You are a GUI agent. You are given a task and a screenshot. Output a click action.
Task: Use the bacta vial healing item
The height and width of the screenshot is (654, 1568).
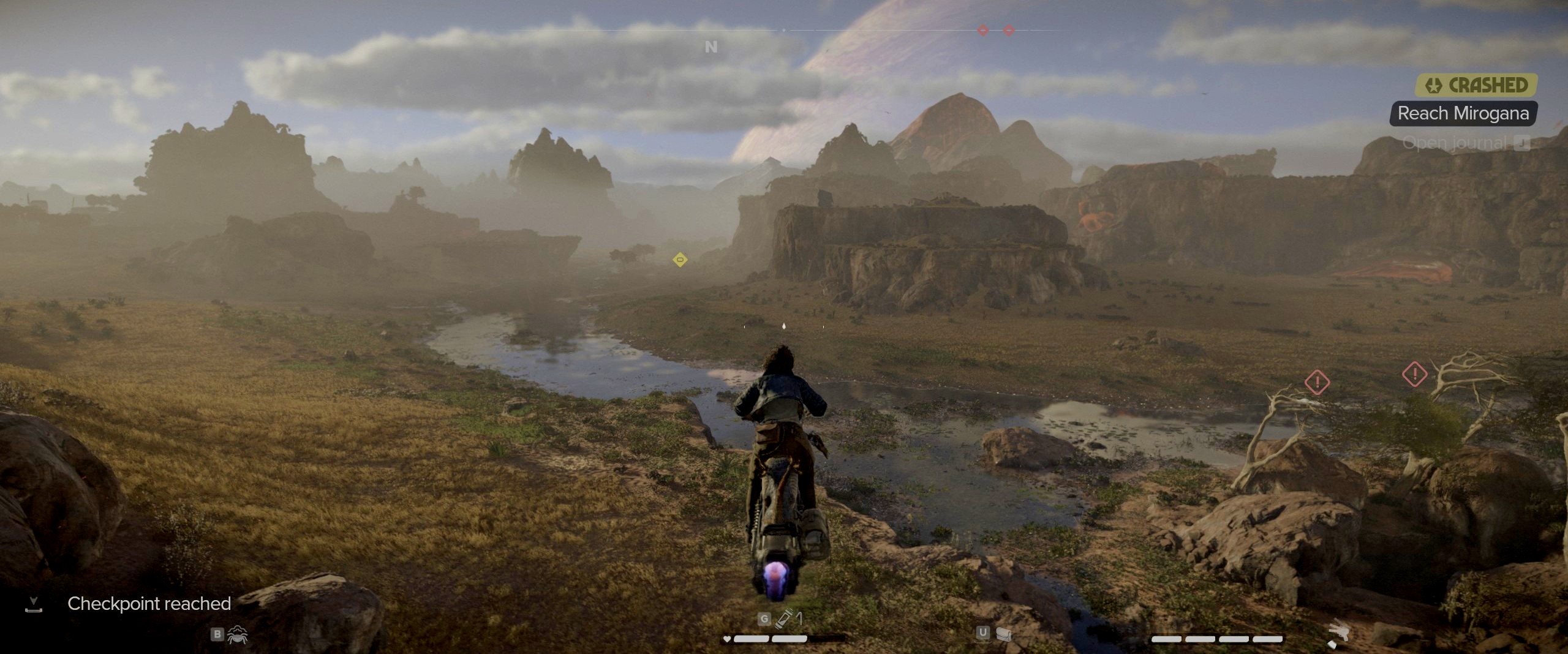783,619
